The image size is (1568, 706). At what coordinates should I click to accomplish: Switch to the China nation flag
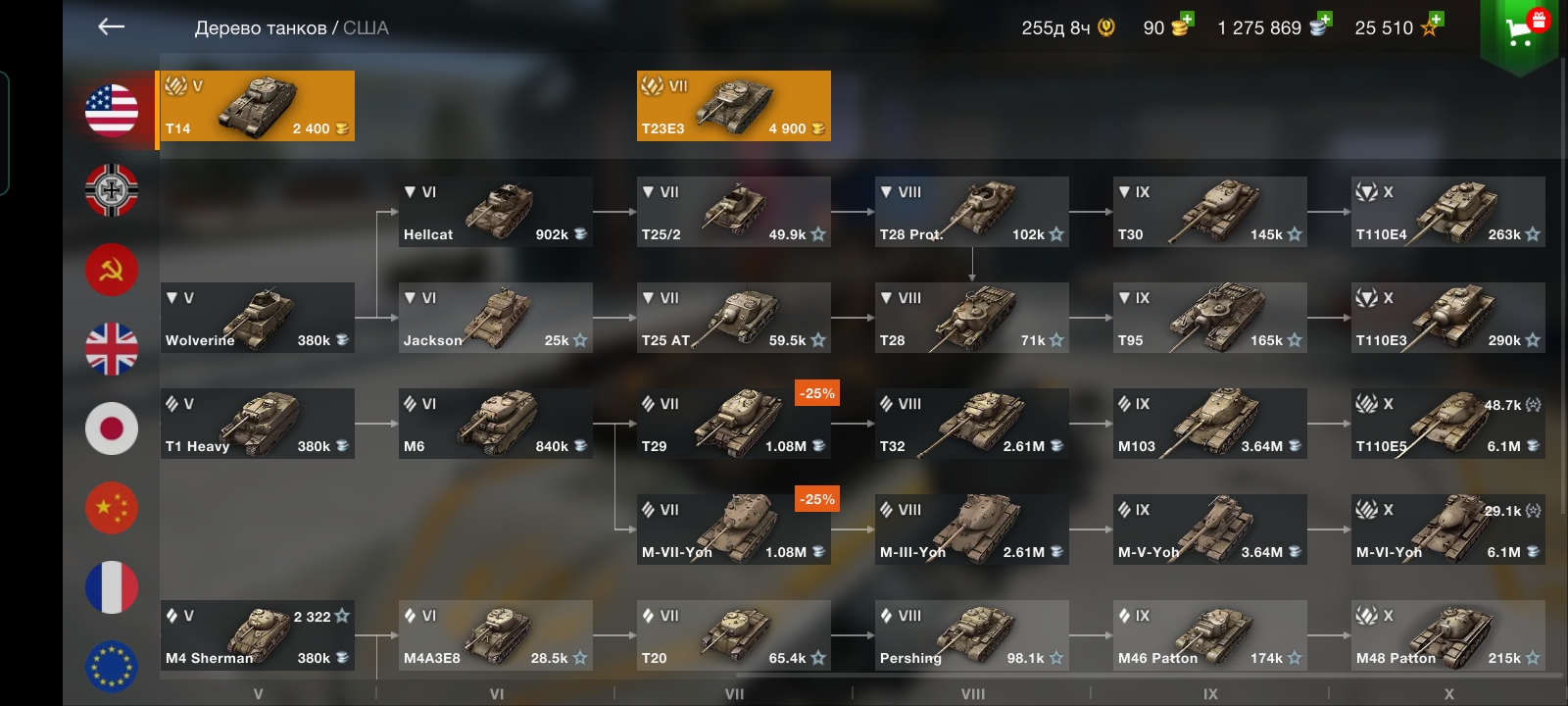[112, 508]
